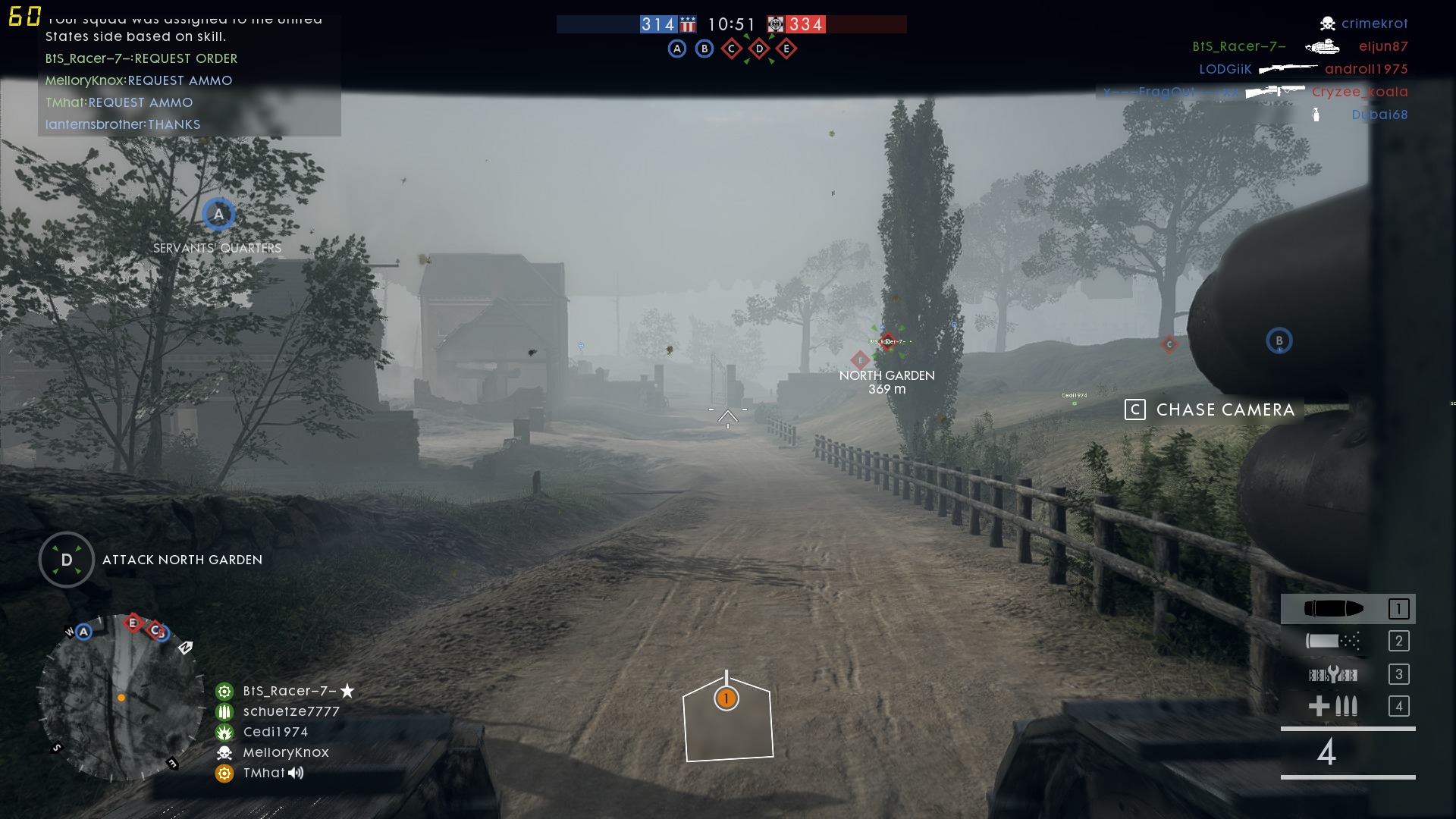
Task: Click crimekrot entry in the kill feed
Action: [x=1373, y=24]
